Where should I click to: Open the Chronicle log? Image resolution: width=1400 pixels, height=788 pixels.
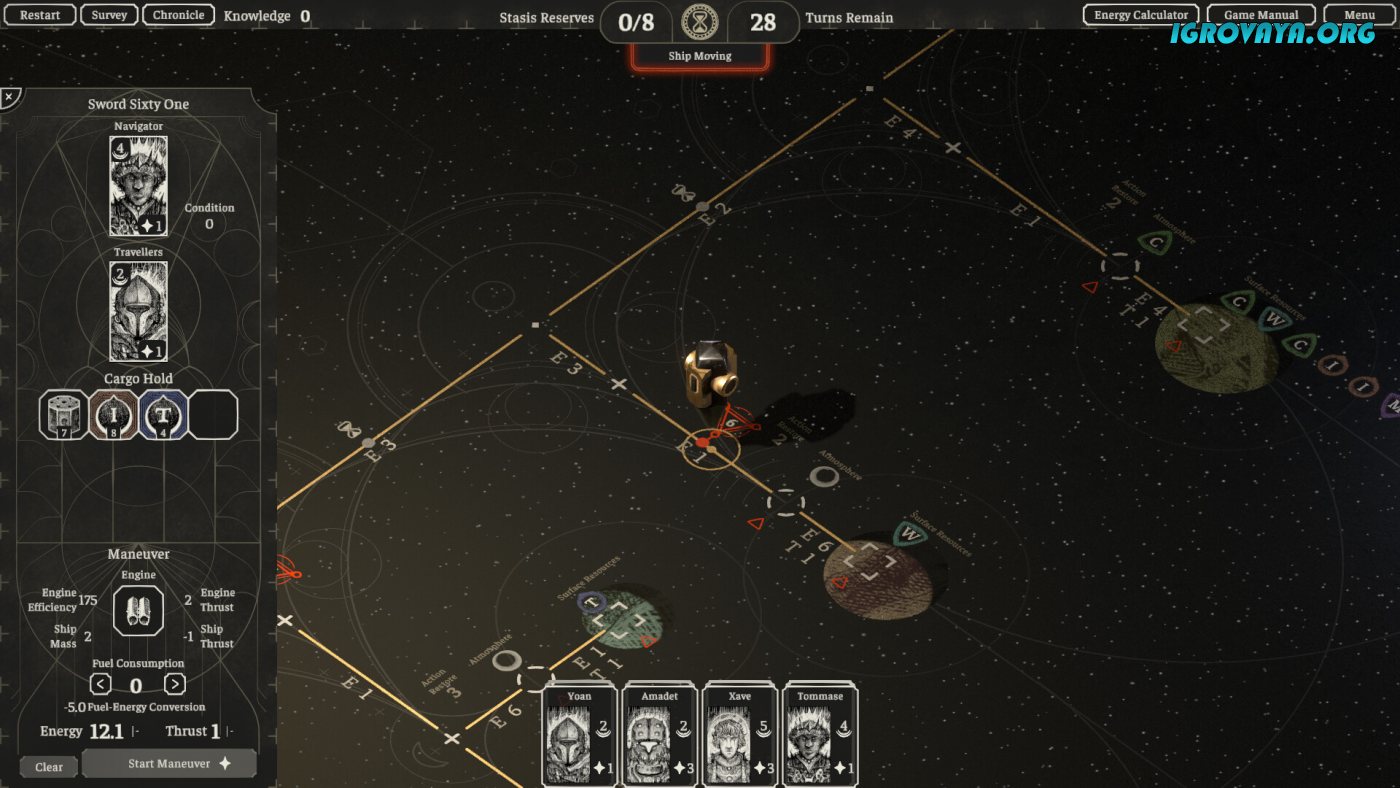tap(179, 15)
